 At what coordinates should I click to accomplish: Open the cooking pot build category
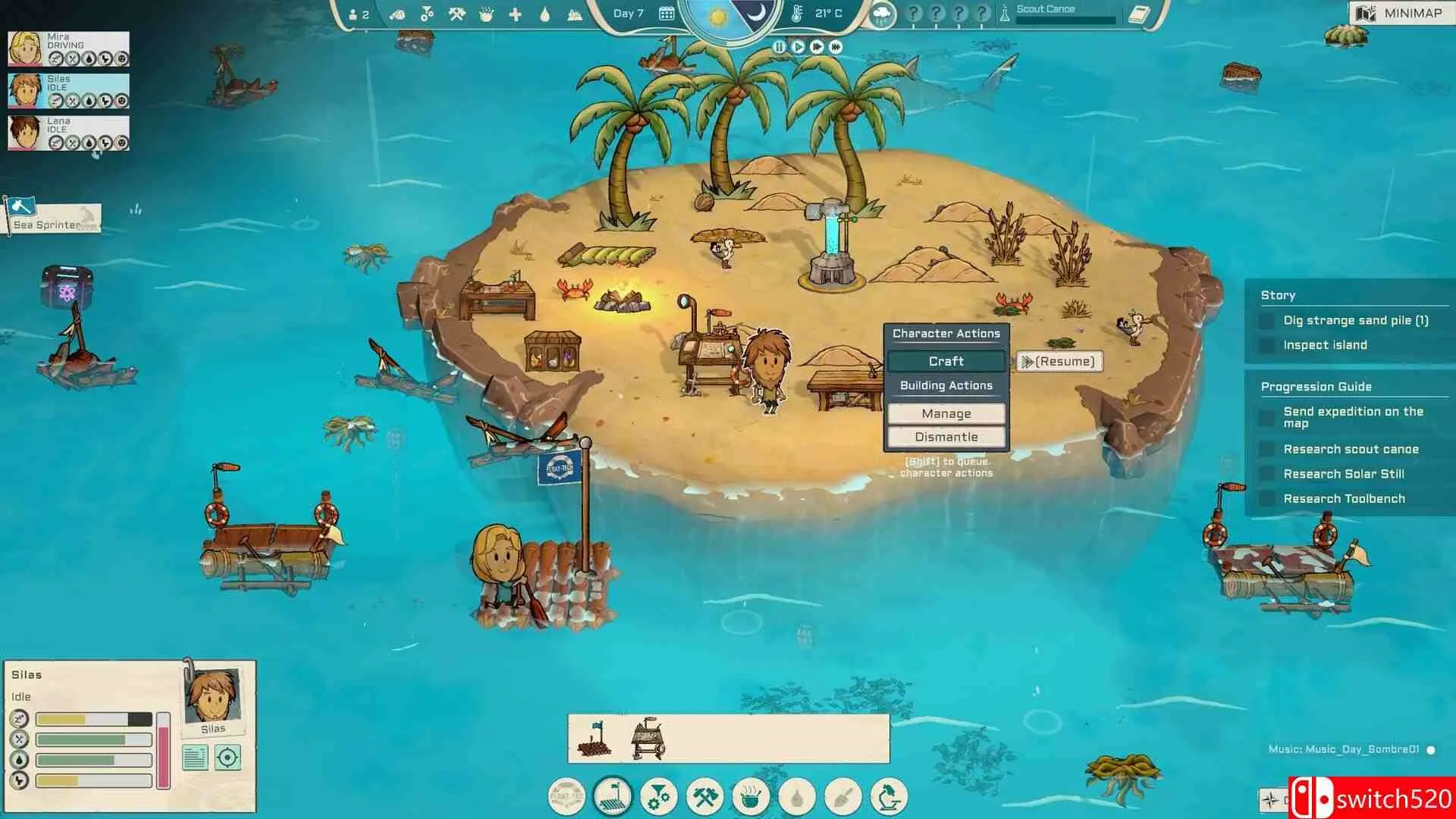tap(751, 797)
